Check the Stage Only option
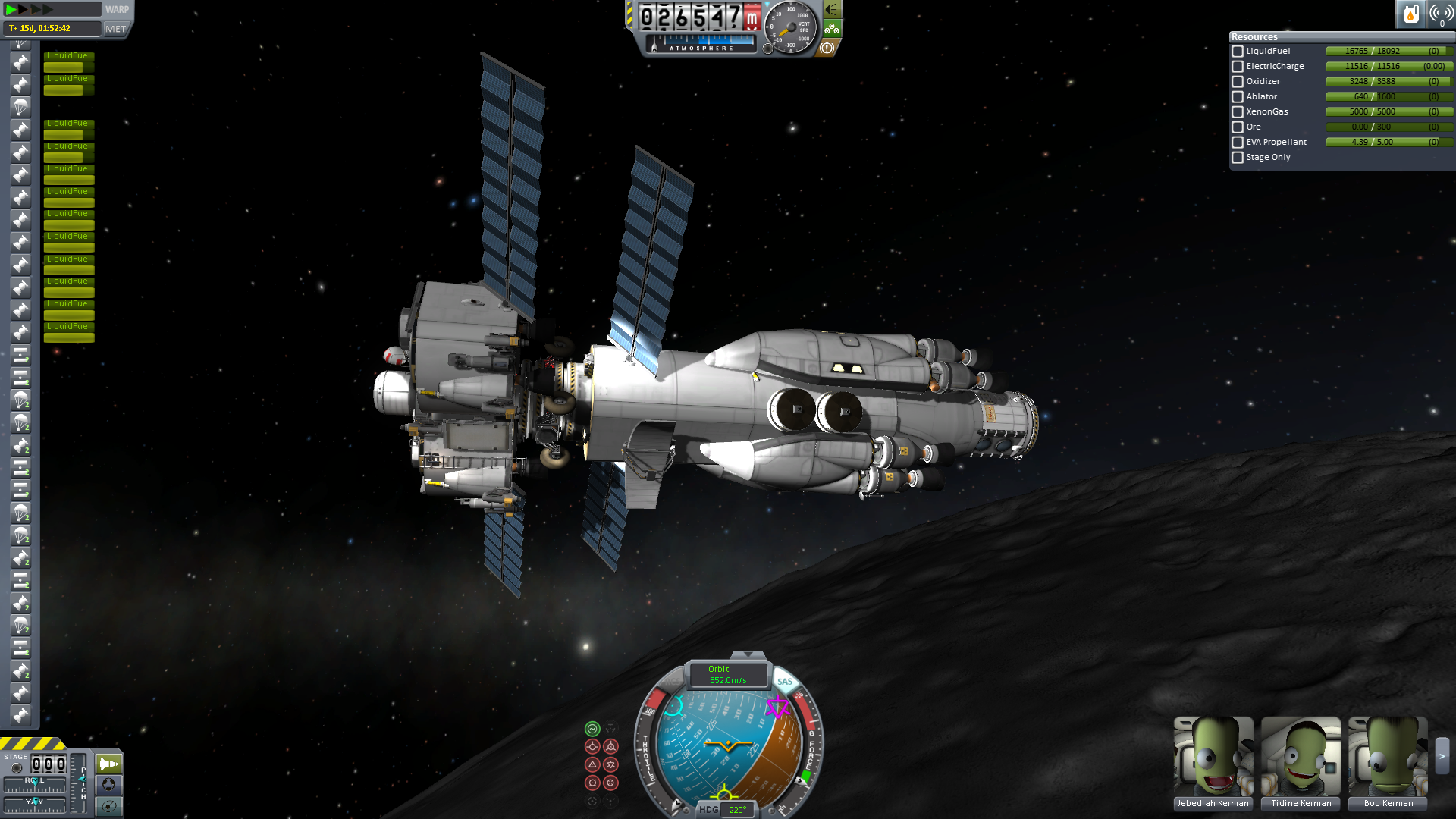This screenshot has width=1456, height=819. (x=1238, y=158)
